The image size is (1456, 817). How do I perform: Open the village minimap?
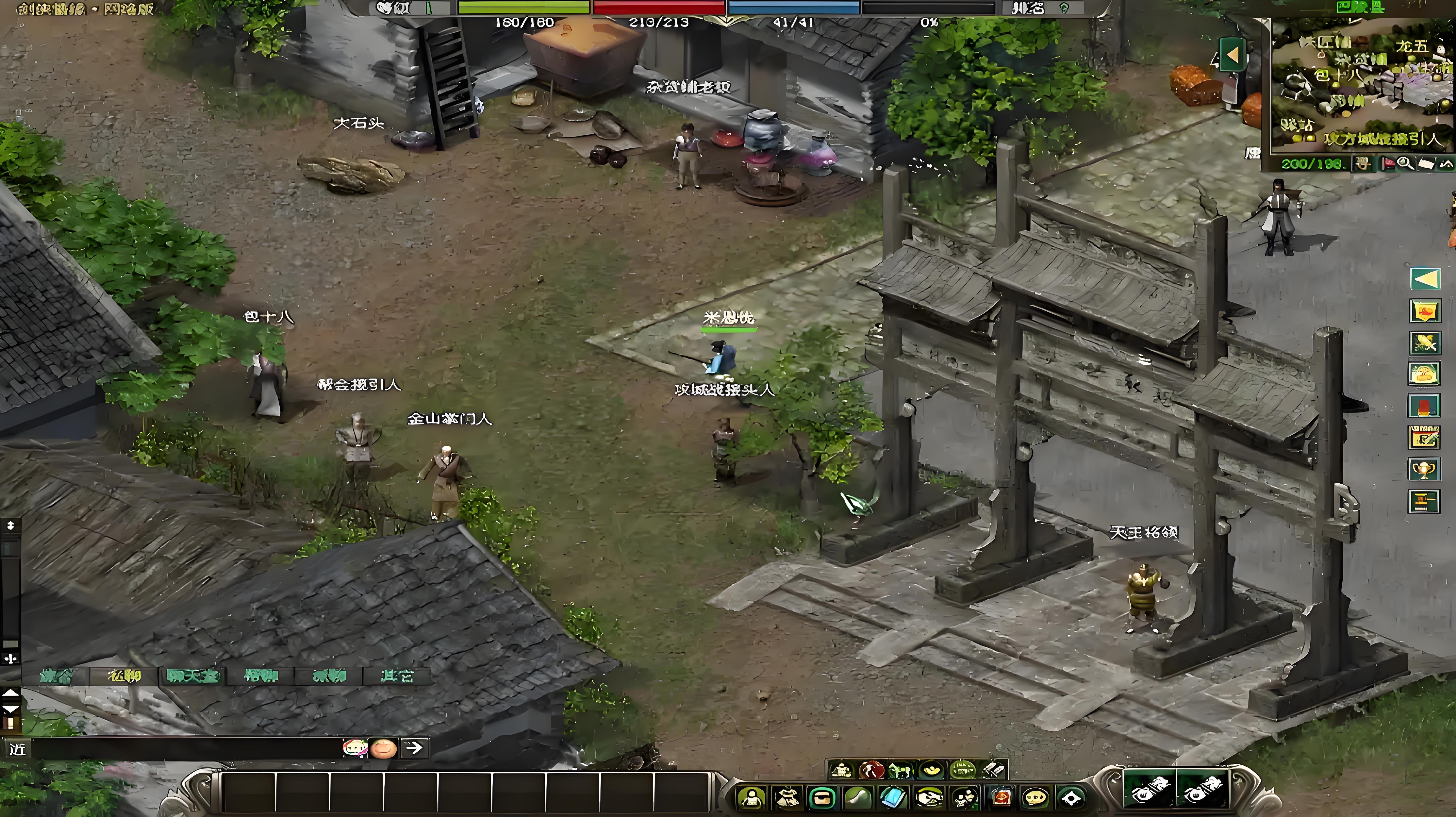click(1362, 85)
